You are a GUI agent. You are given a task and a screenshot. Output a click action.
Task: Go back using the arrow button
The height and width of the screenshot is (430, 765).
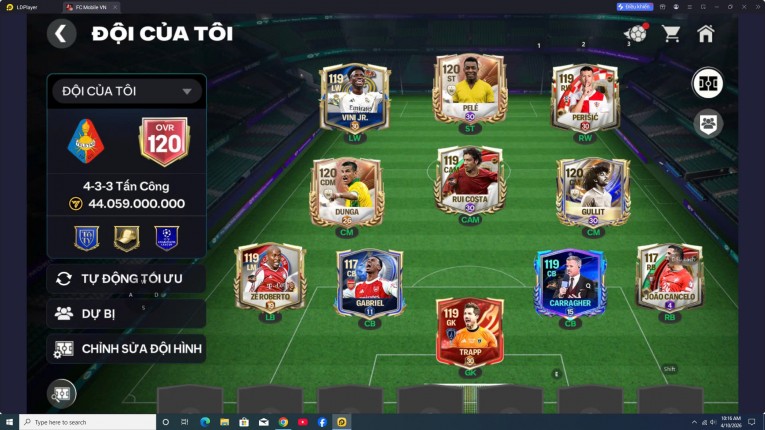61,33
